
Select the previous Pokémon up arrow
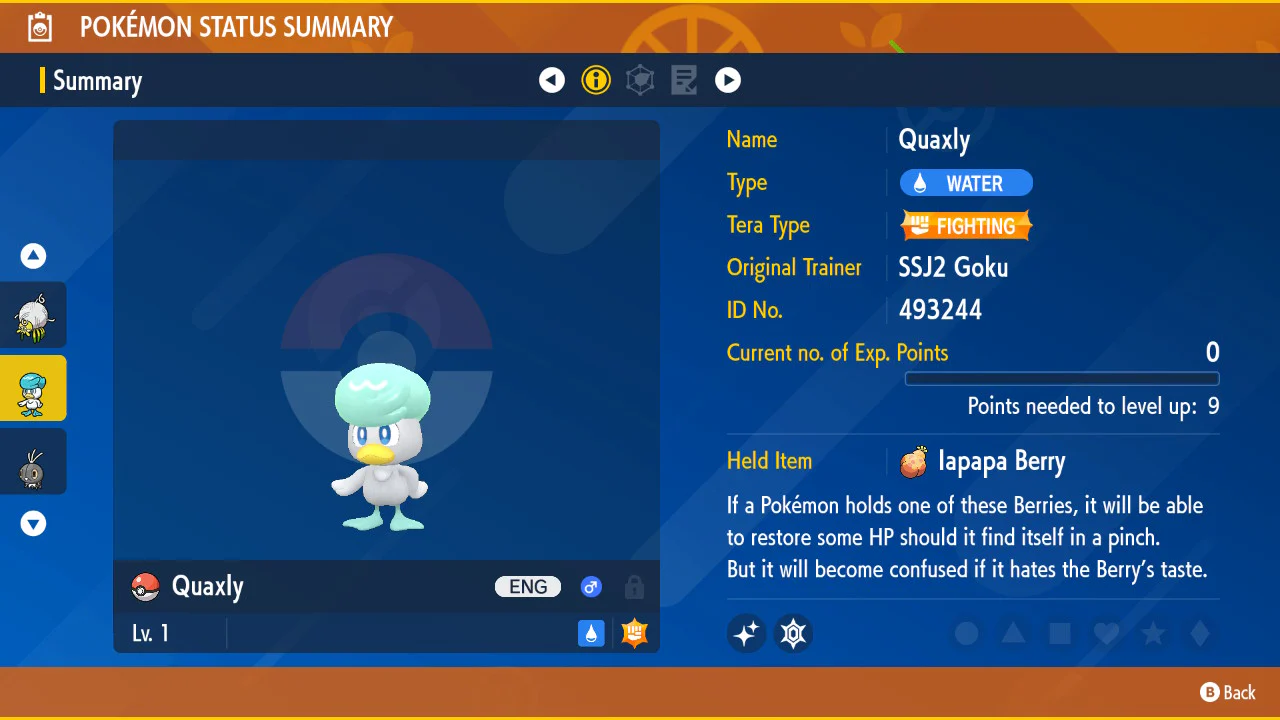point(34,257)
